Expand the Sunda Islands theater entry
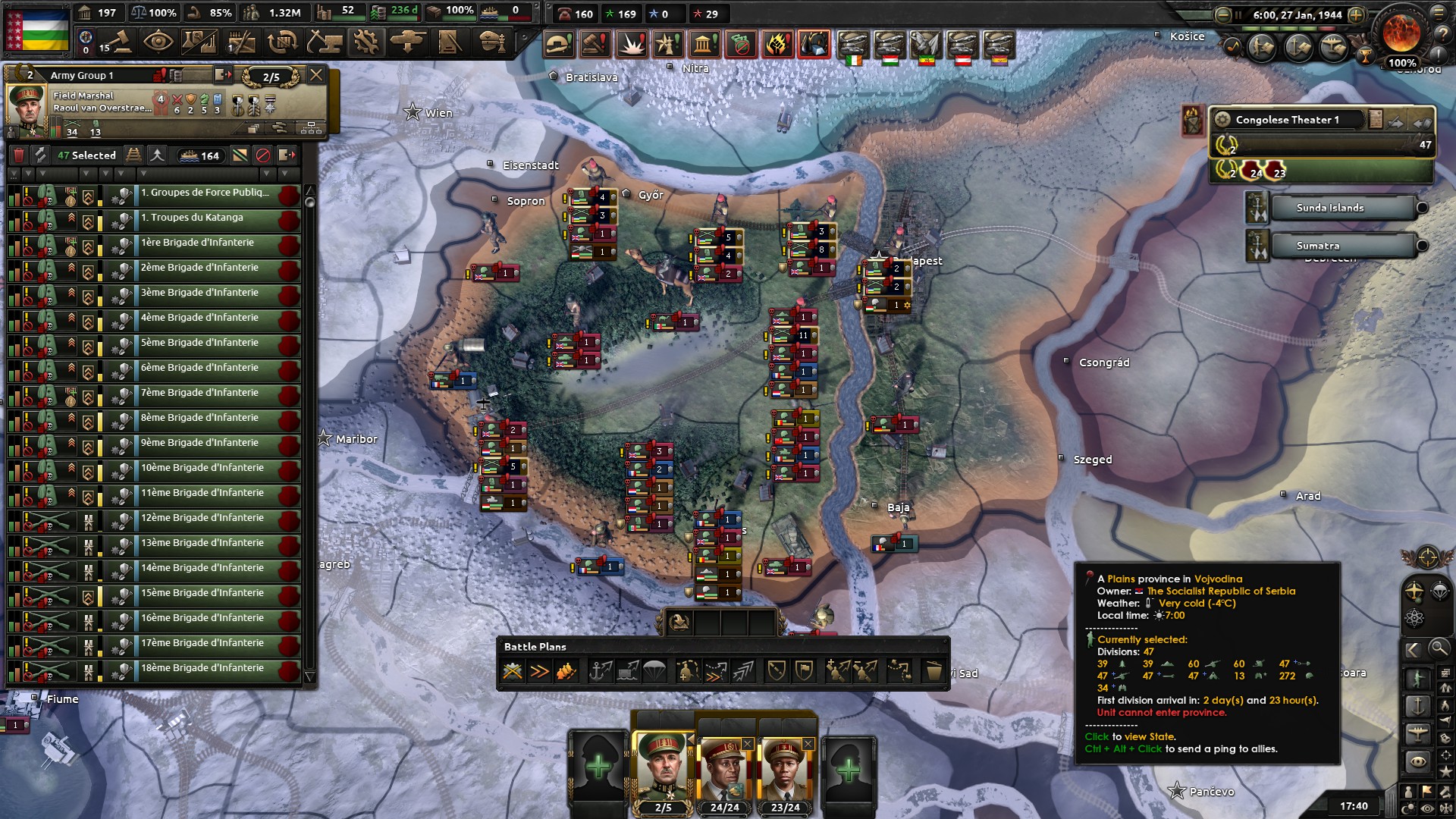Screen dimensions: 1456x819 (x=1422, y=208)
